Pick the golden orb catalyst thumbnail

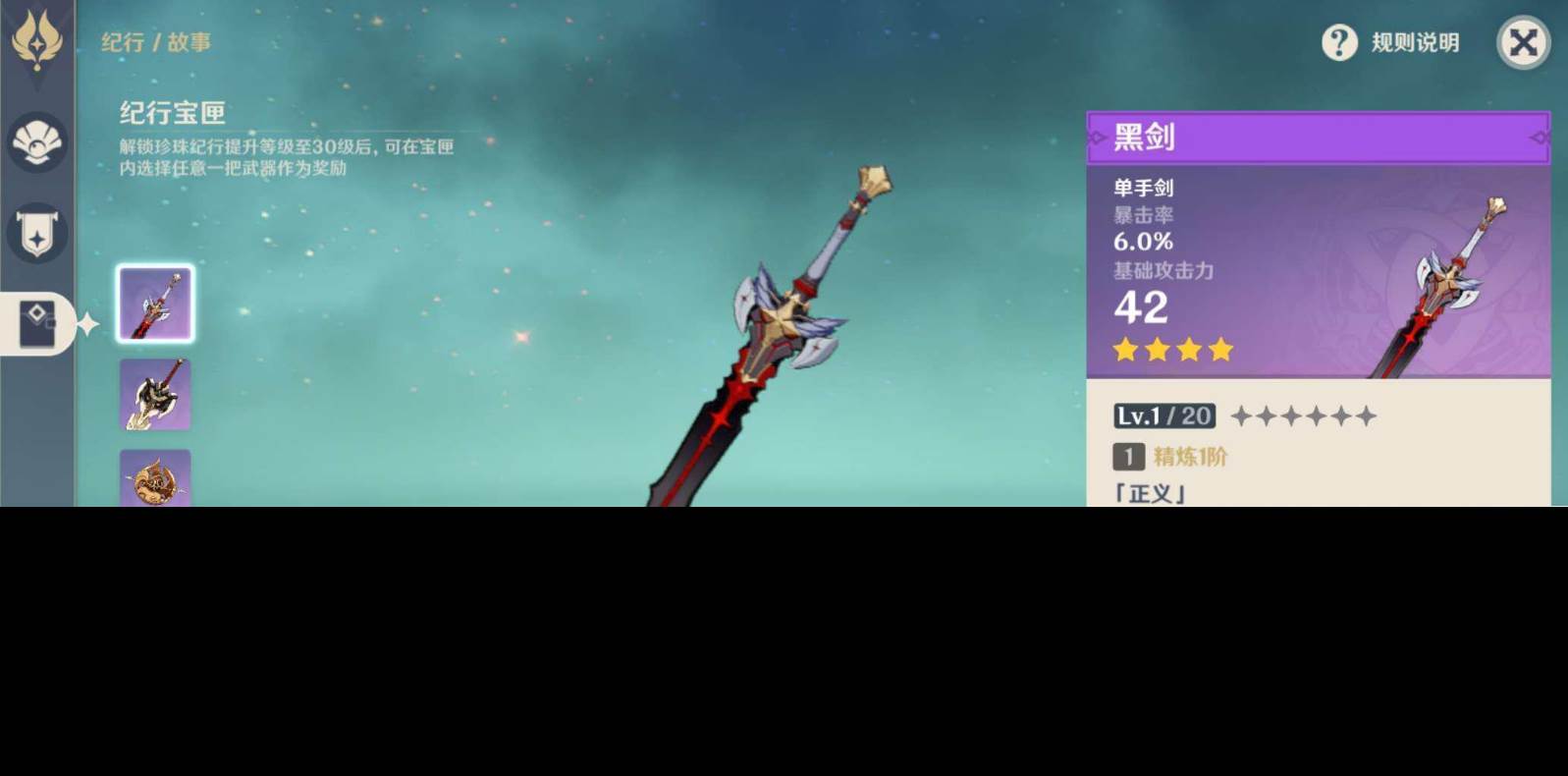click(x=155, y=479)
